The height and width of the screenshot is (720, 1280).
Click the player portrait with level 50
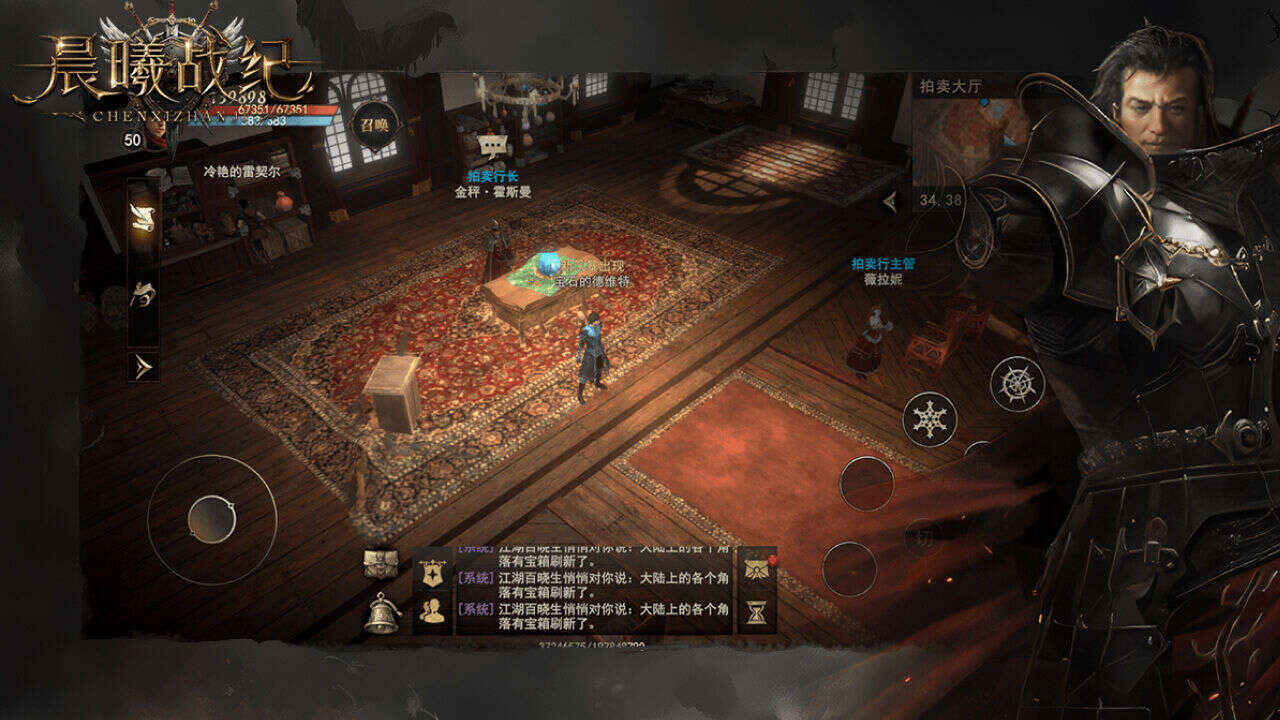152,130
